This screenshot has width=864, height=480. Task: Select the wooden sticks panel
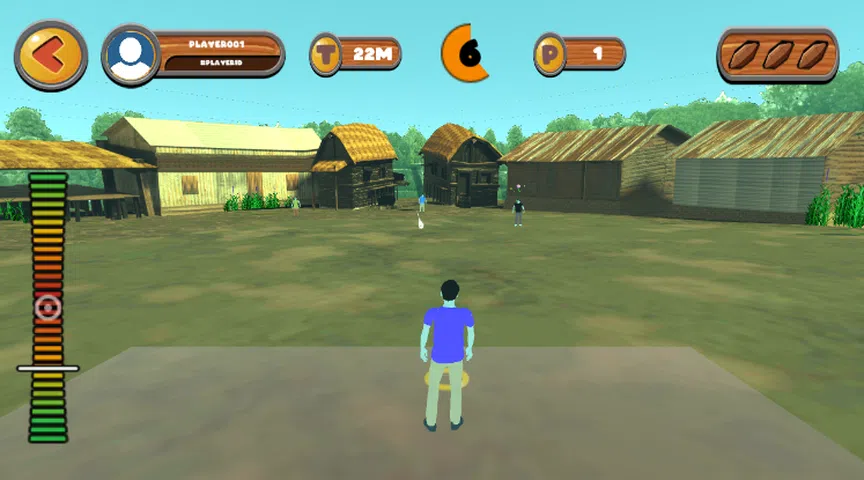pos(776,55)
